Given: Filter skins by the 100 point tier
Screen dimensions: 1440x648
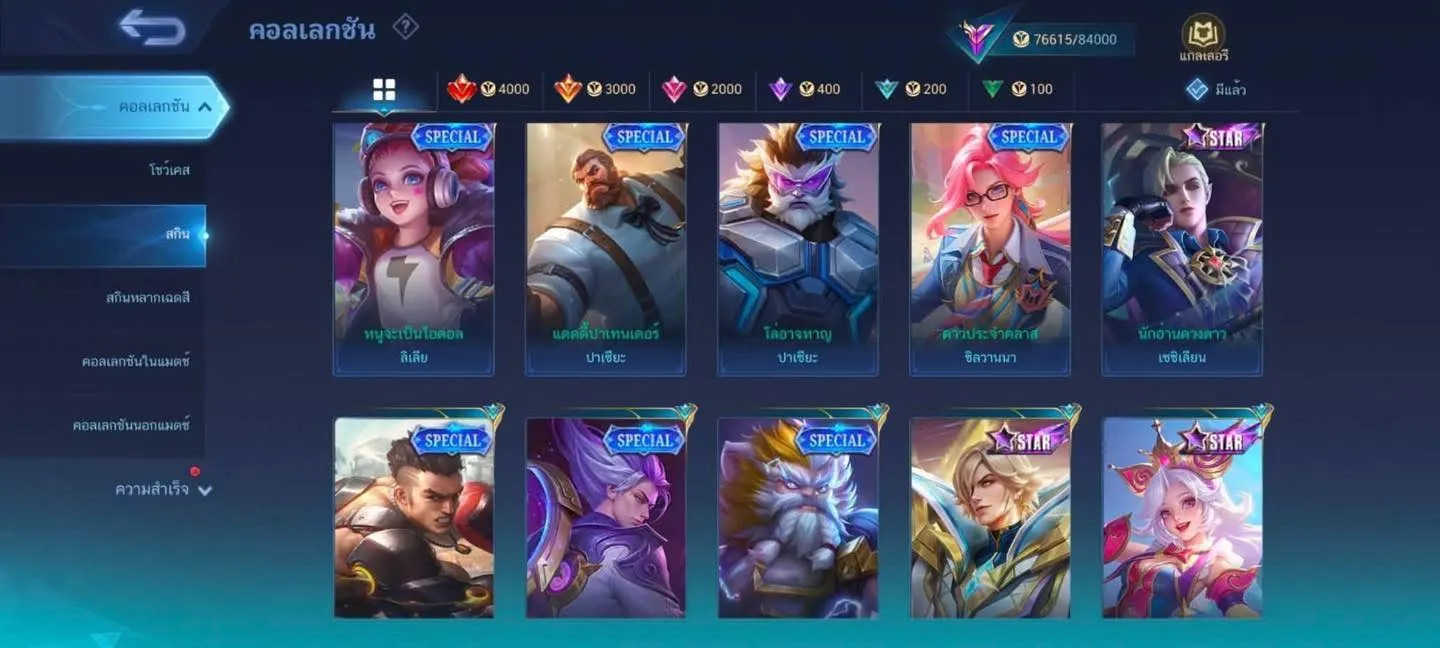Looking at the screenshot, I should [1016, 89].
